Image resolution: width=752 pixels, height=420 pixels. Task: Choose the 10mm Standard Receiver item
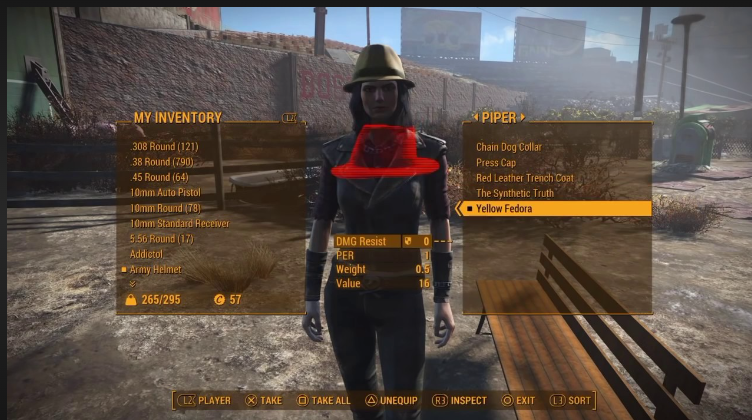click(179, 223)
